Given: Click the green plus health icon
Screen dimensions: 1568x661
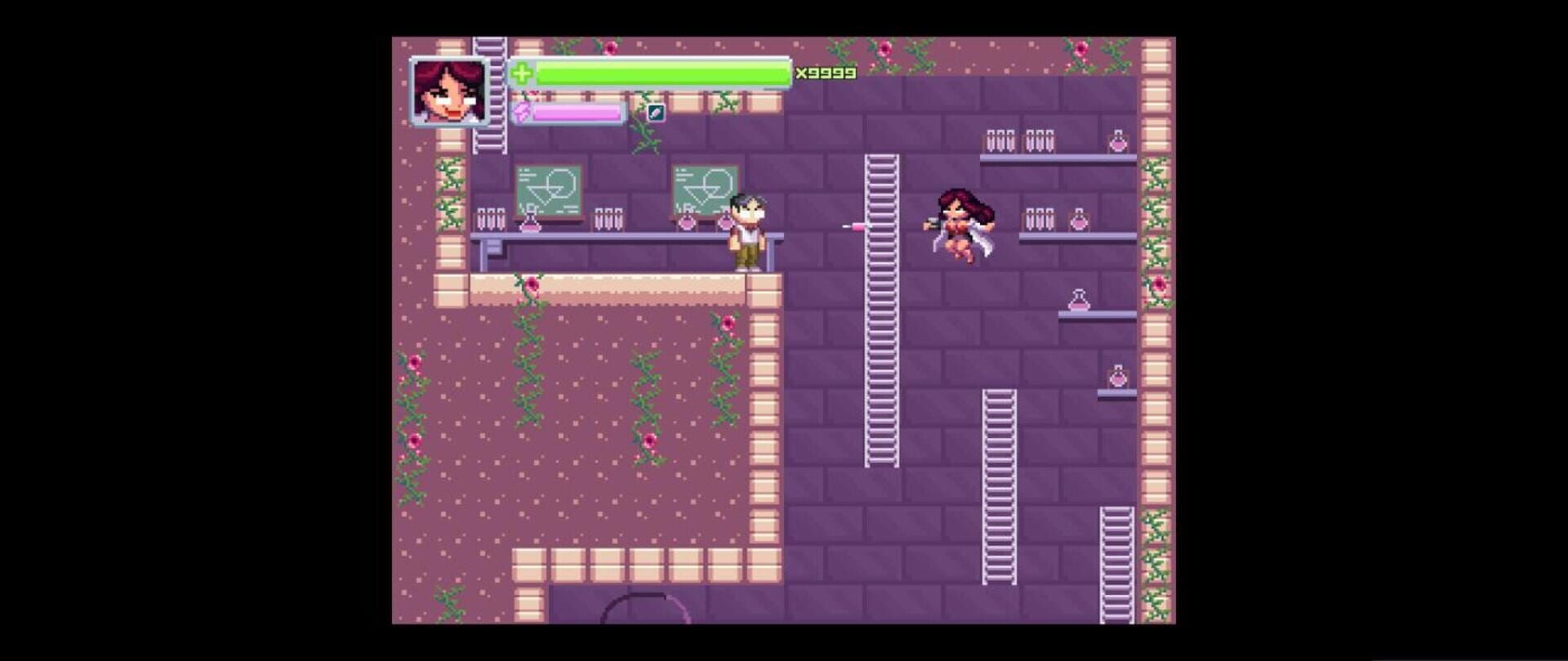Looking at the screenshot, I should click(520, 74).
